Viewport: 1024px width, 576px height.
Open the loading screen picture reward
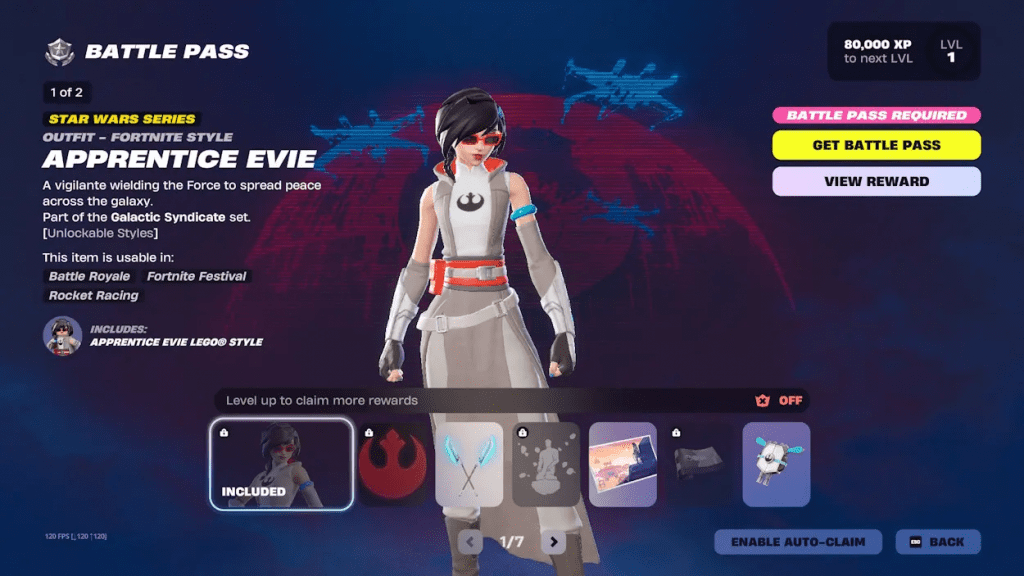(622, 464)
